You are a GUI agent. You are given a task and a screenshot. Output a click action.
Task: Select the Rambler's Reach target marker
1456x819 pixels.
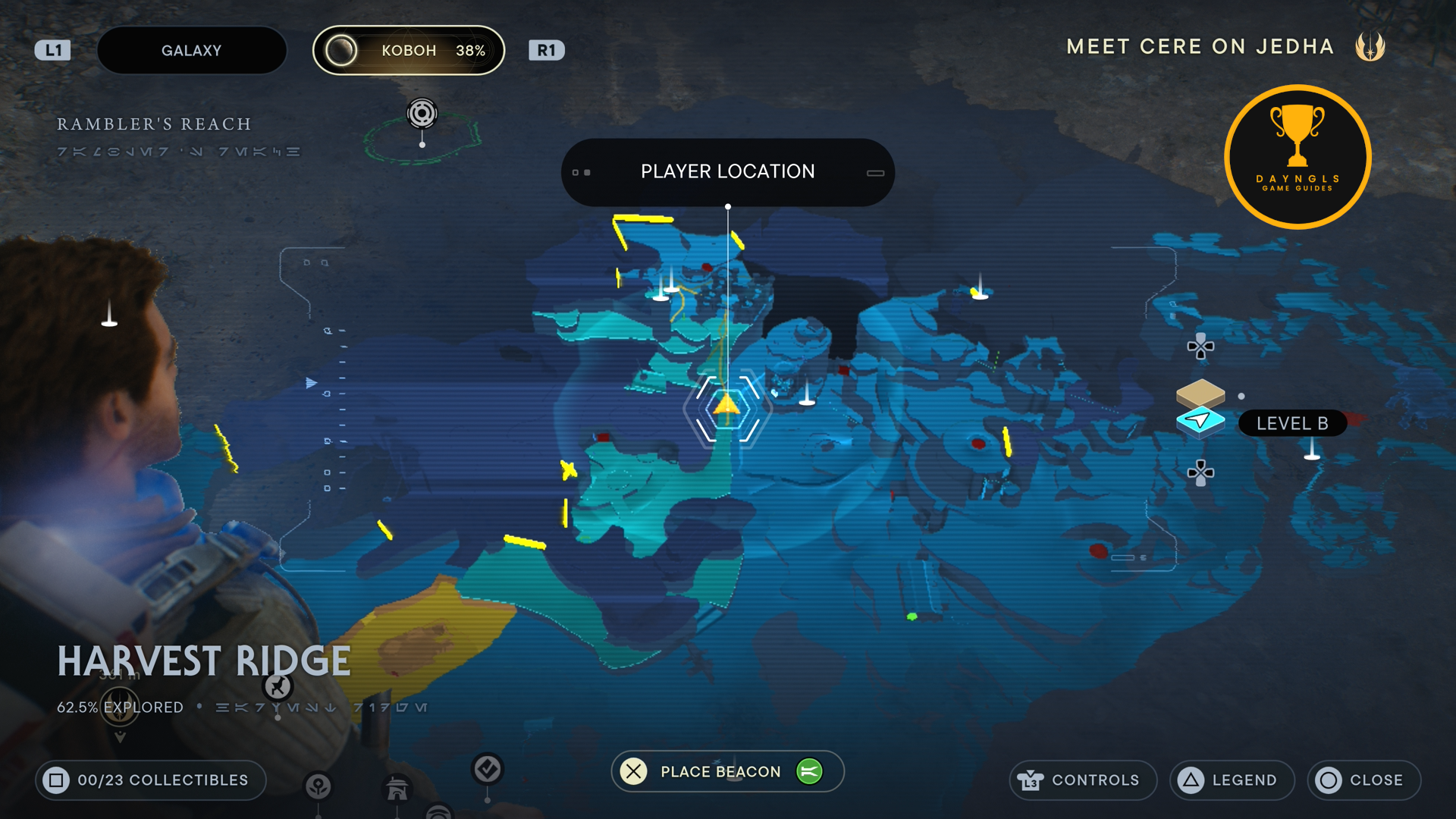[422, 114]
